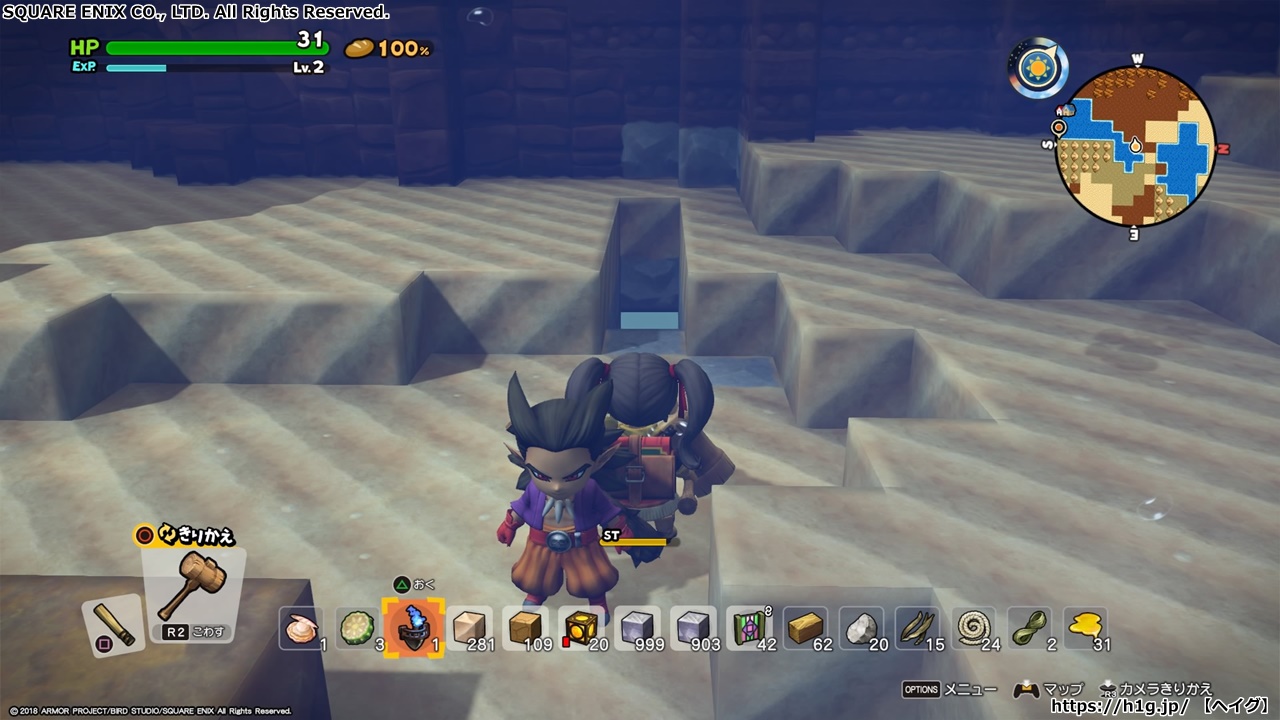Select the white stone chunk slot
The width and height of the screenshot is (1280, 720).
[x=861, y=630]
